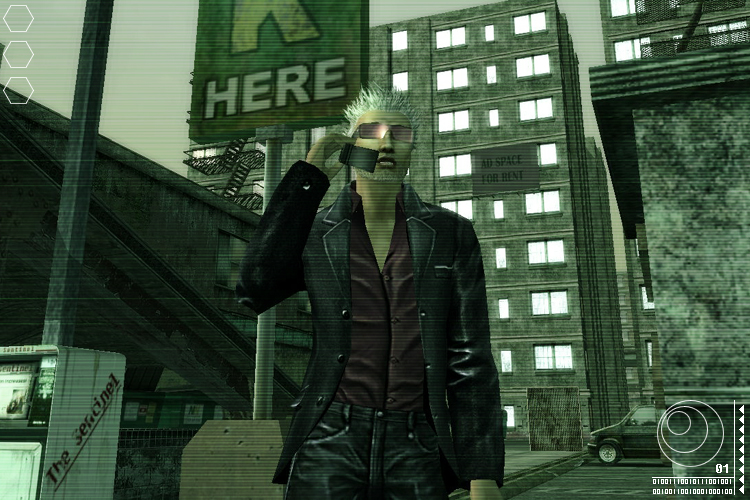Click the concentric-circle radar display
750x500 pixels.
pyautogui.click(x=690, y=433)
